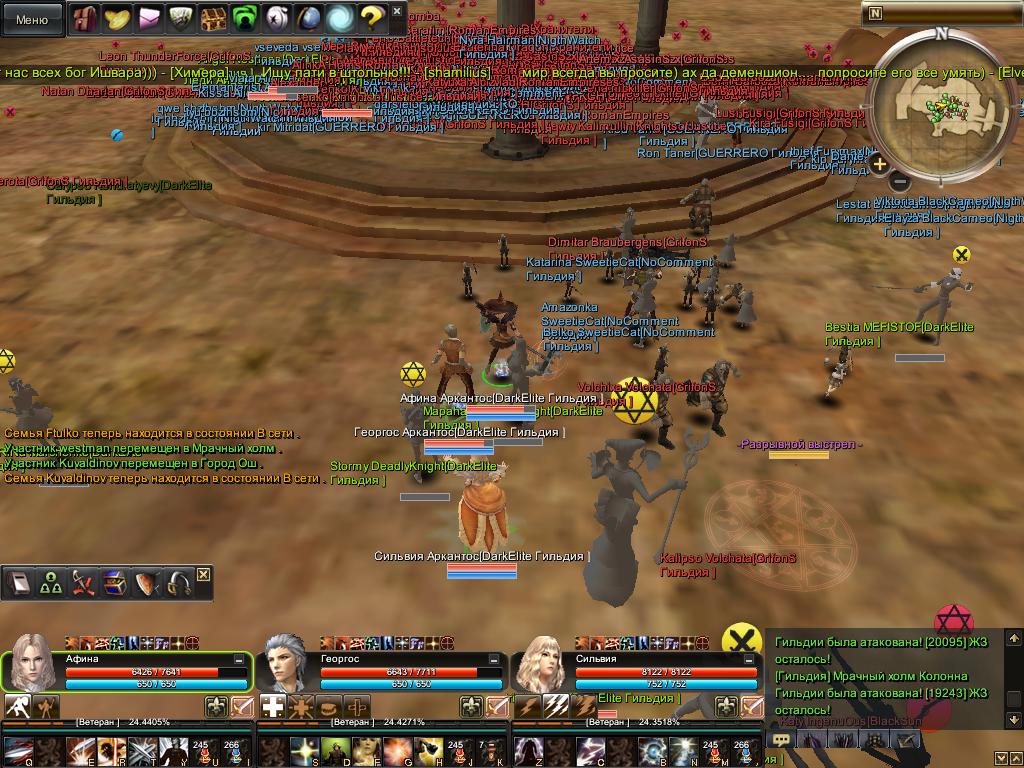This screenshot has width=1024, height=768.
Task: Open the pink envelope mail icon
Action: click(x=149, y=18)
